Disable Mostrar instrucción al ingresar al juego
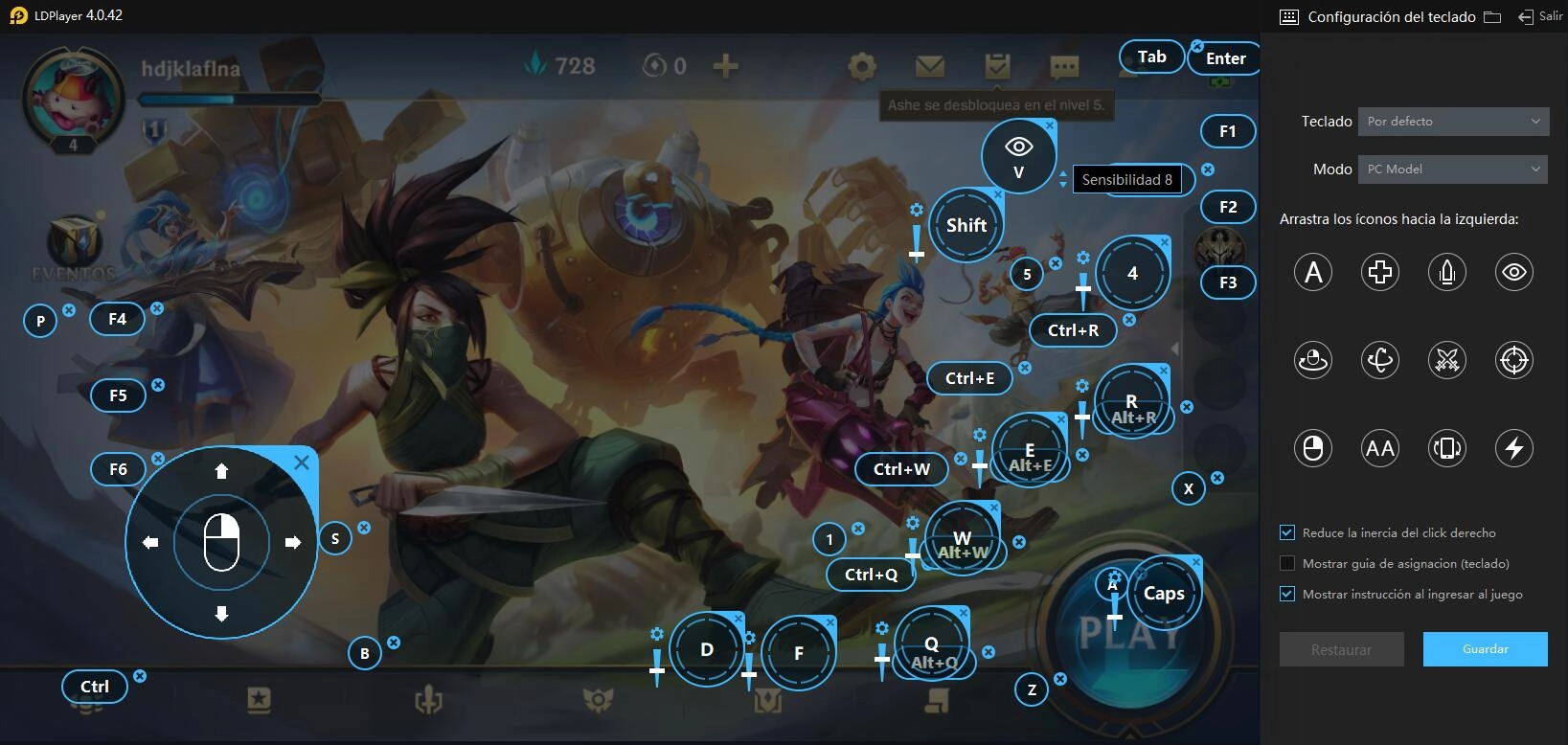Viewport: 1568px width, 745px height. coord(1286,594)
